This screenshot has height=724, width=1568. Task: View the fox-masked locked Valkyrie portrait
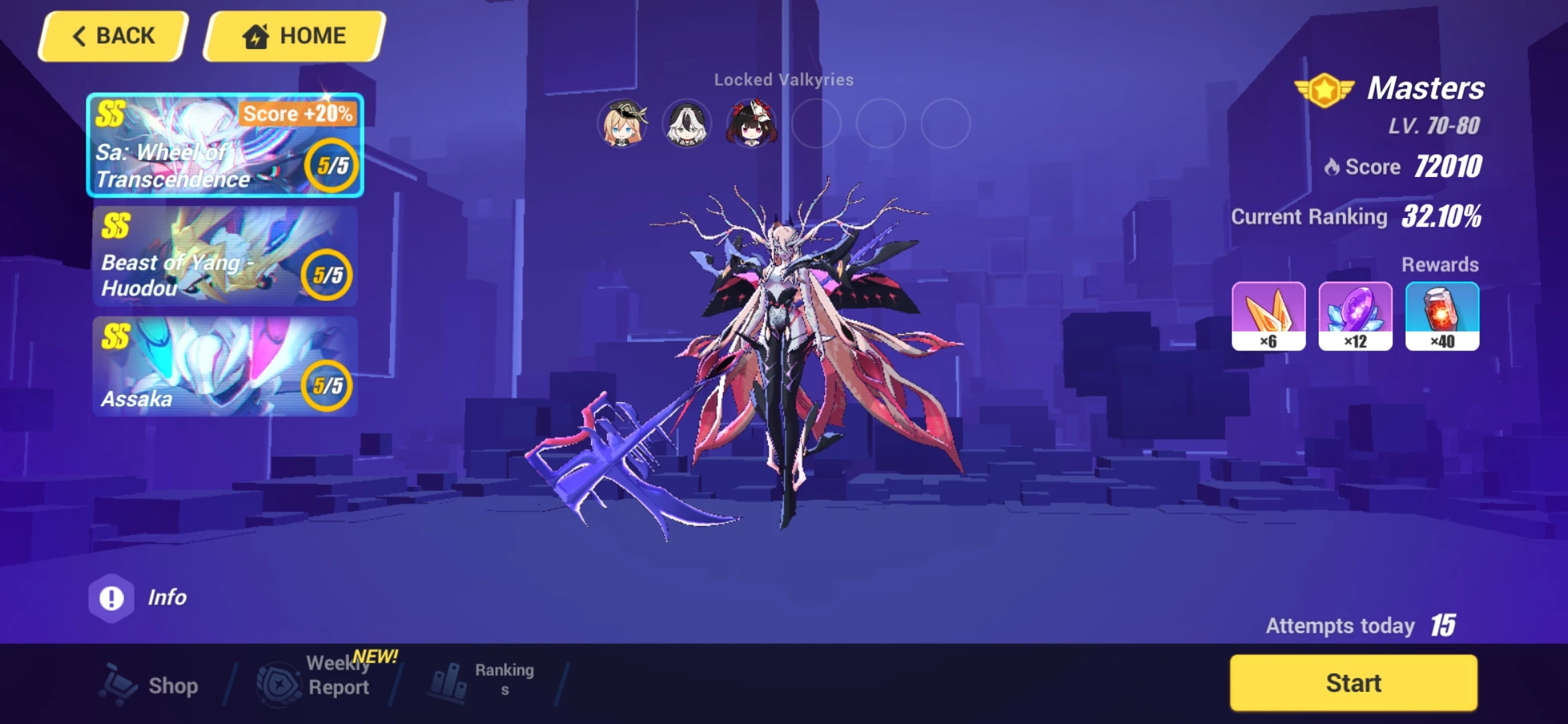point(752,123)
